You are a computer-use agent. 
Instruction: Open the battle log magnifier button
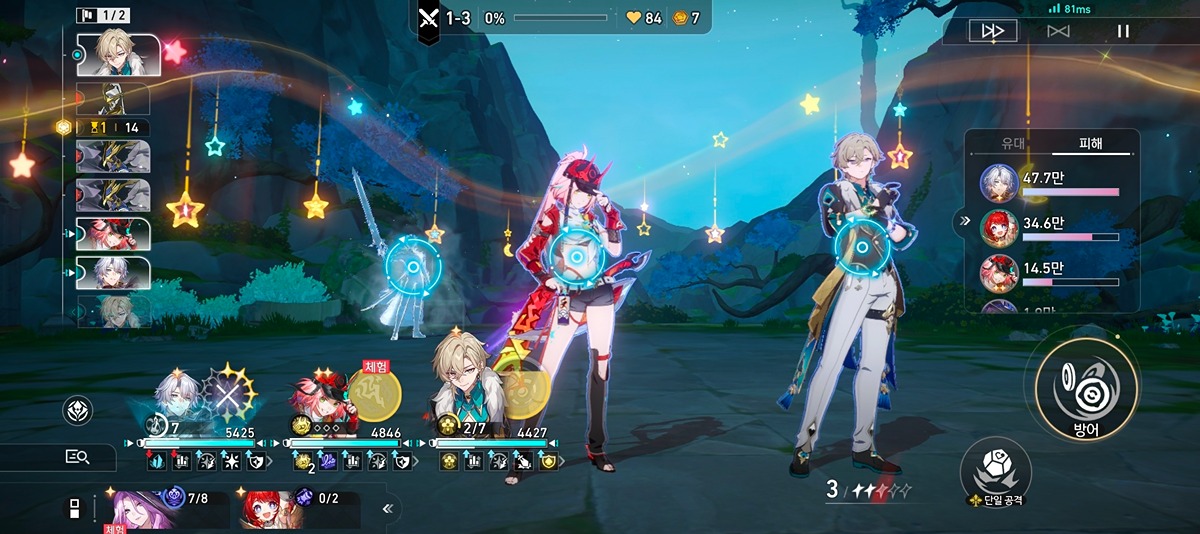(x=77, y=457)
